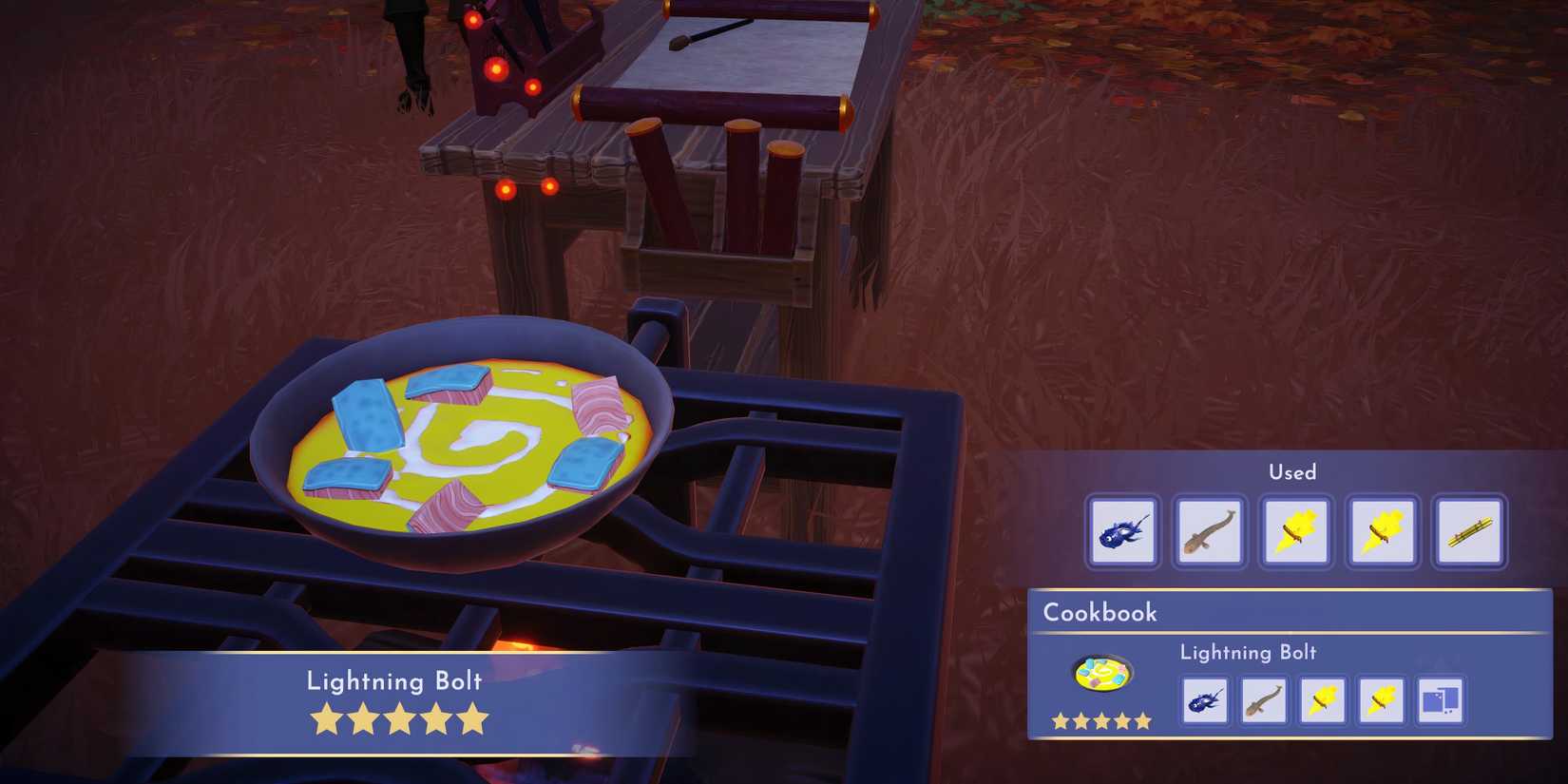
Task: Expand the Used ingredients panel
Action: [x=1292, y=472]
